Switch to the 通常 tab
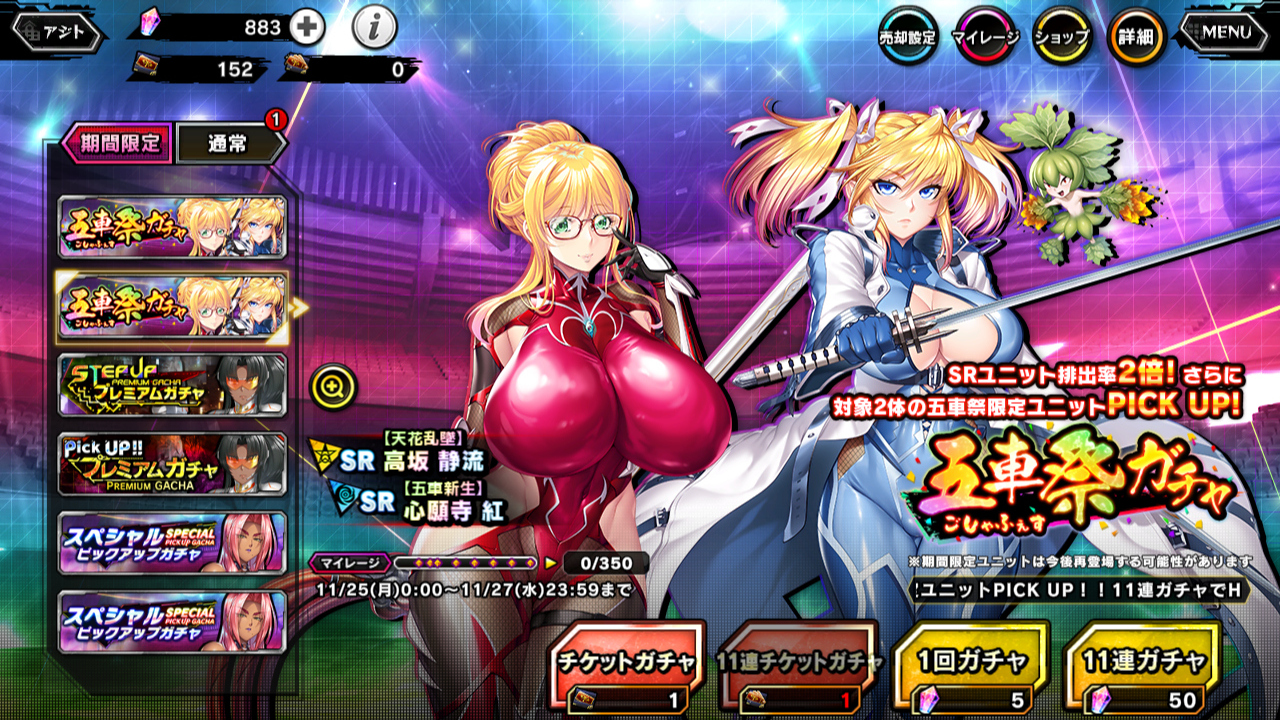The height and width of the screenshot is (720, 1280). 229,143
